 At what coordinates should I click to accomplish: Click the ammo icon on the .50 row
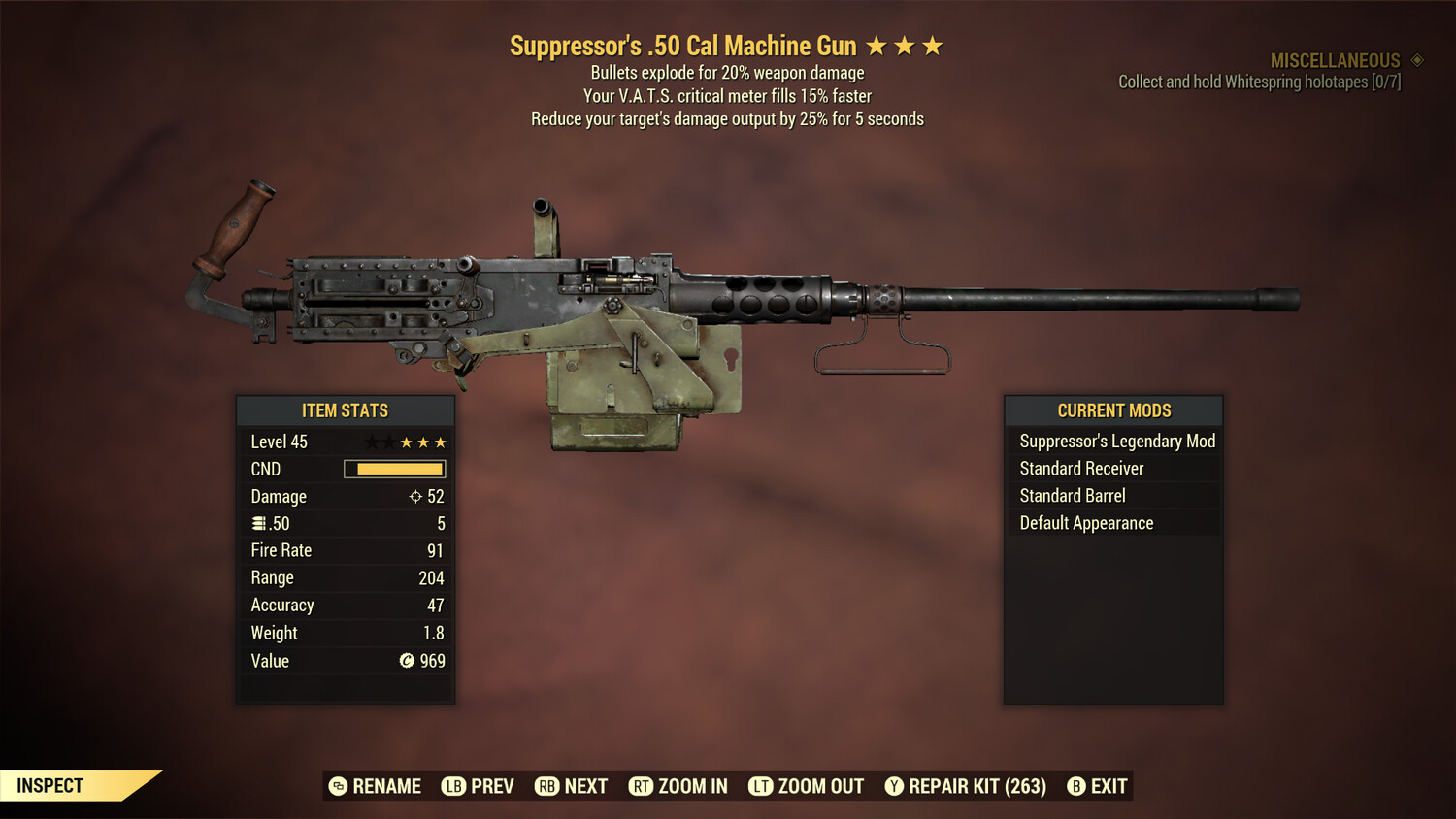[x=259, y=523]
